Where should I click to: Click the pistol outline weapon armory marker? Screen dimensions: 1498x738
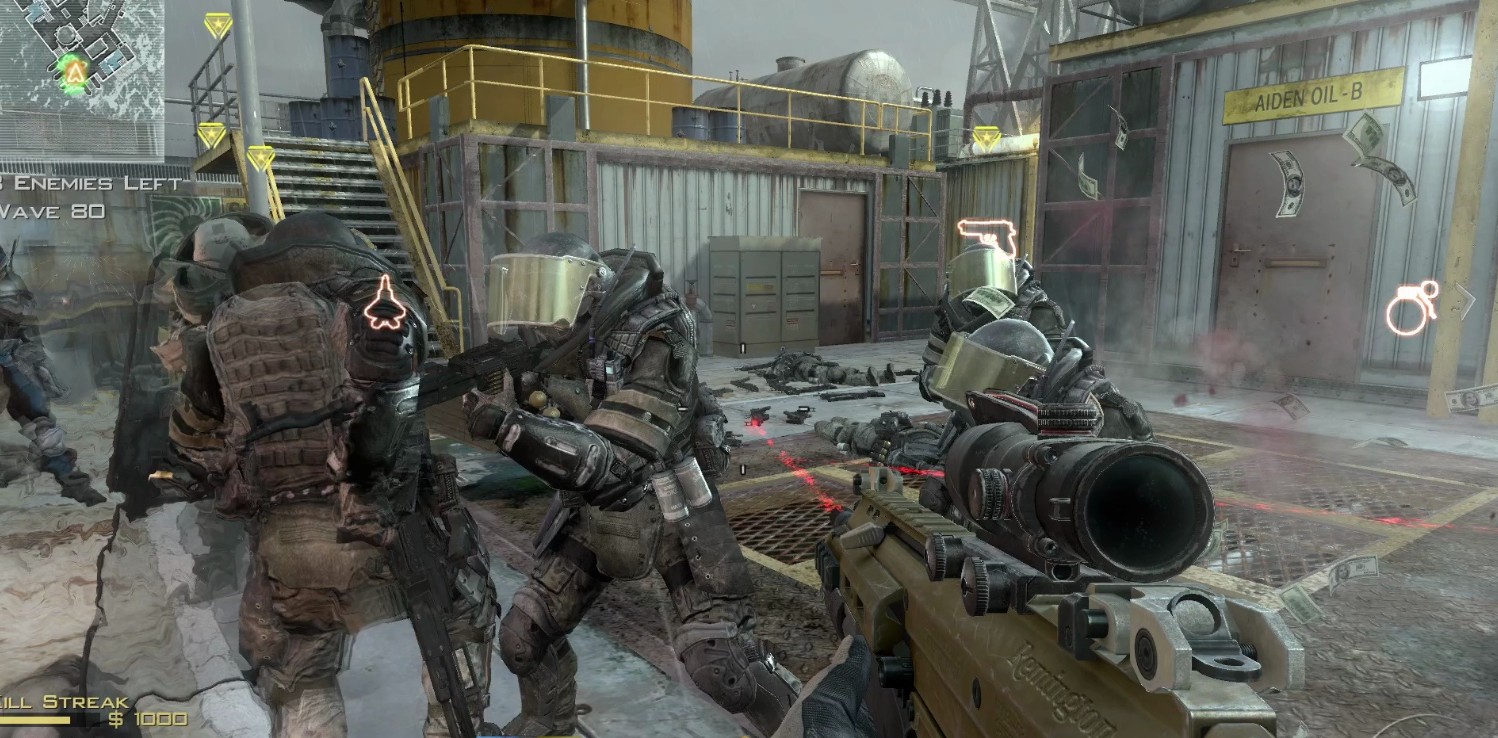[x=987, y=236]
